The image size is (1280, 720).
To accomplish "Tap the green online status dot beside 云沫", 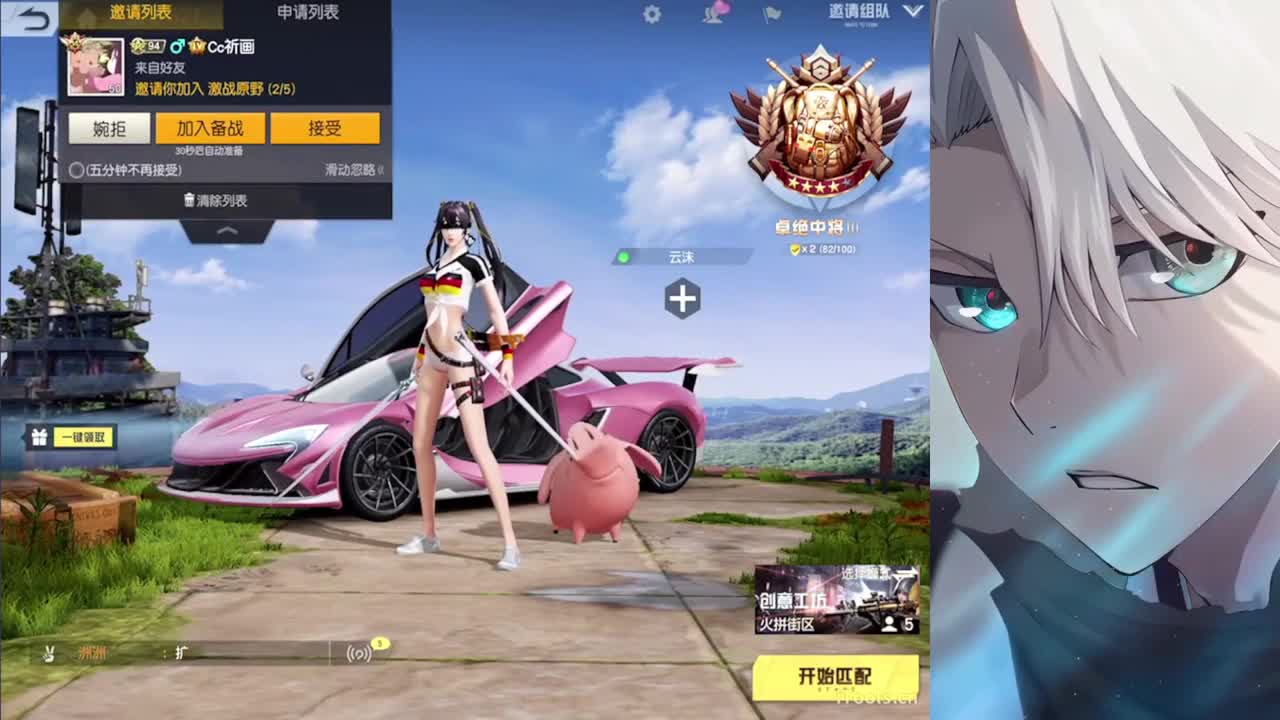I will (x=624, y=256).
